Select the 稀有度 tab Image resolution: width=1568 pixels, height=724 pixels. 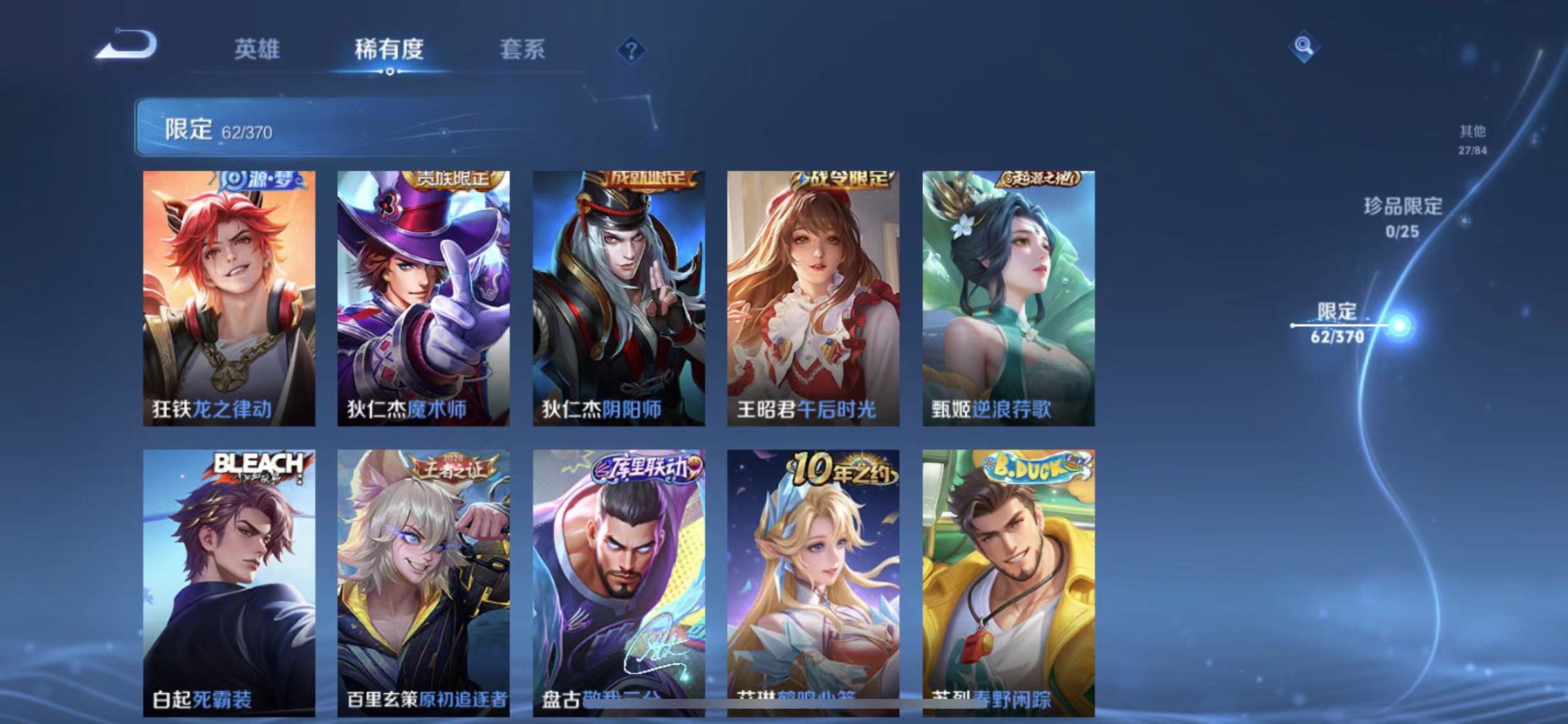tap(388, 51)
